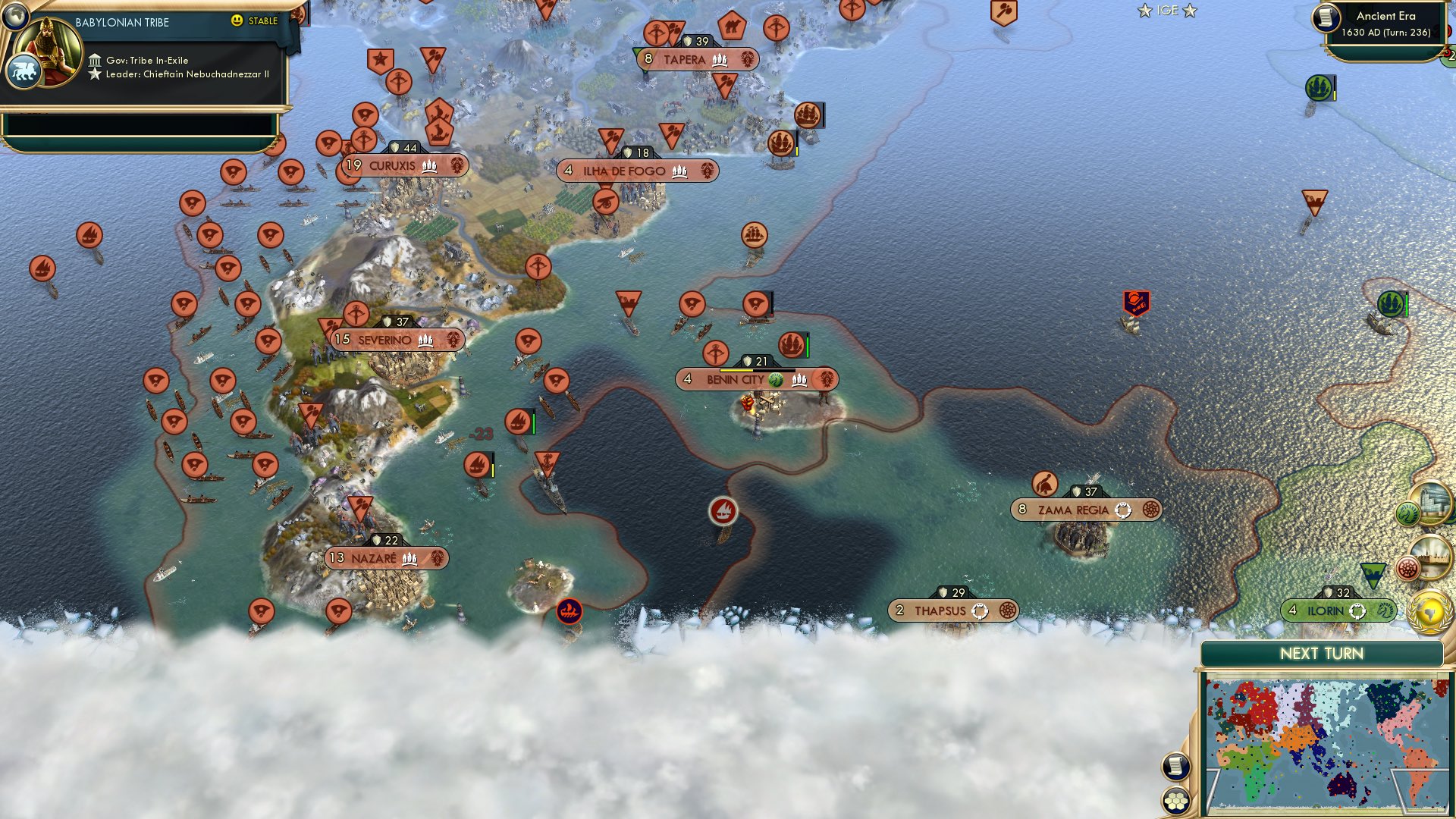1456x819 pixels.
Task: Click the red pinwheel notification icon
Action: 1409,567
